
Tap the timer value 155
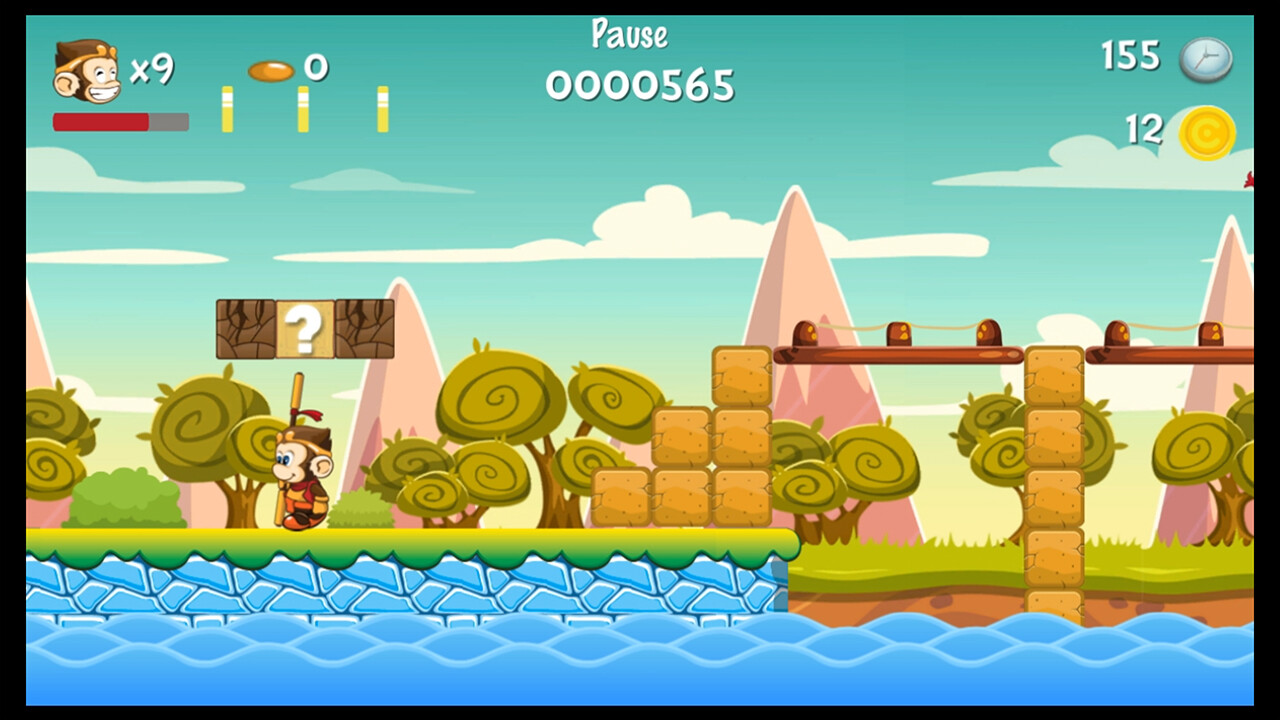(x=1131, y=58)
